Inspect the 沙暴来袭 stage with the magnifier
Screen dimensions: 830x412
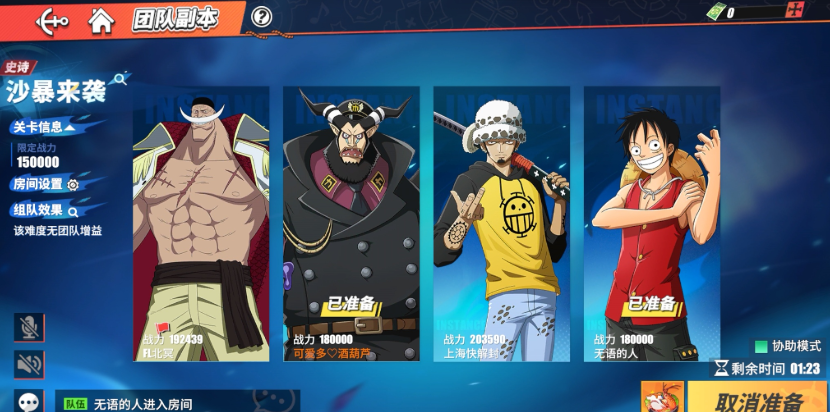(x=120, y=77)
